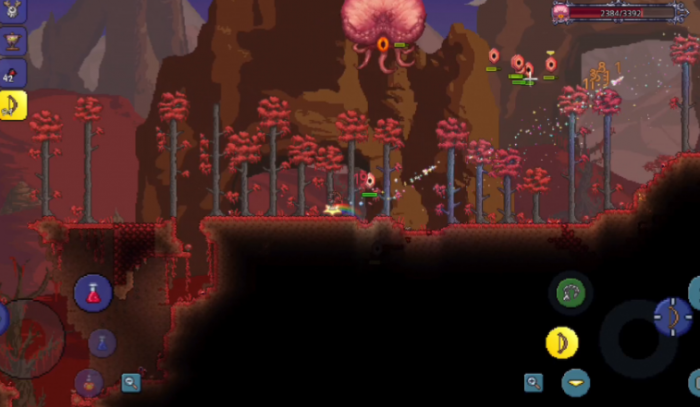Viewport: 700px width, 407px height.
Task: Click the zoom-out magnifier button
Action: [x=131, y=382]
